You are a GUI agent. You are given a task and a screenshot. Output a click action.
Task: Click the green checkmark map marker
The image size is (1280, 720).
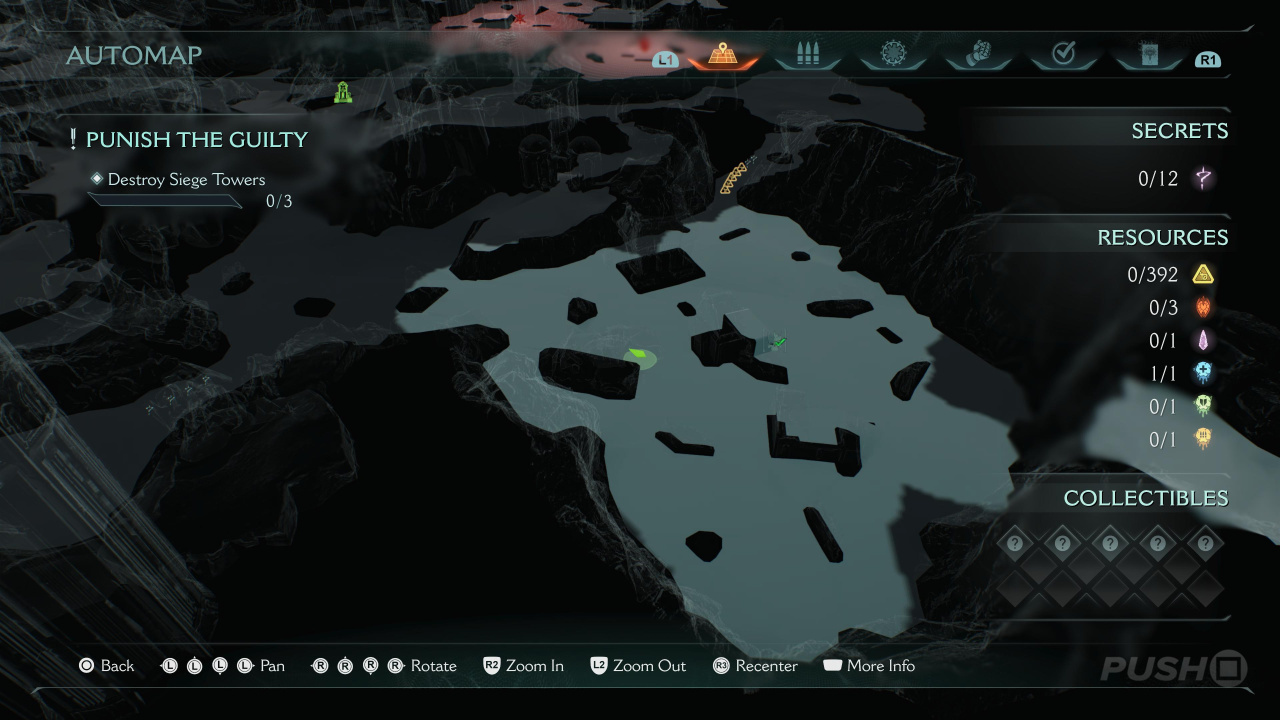(779, 342)
